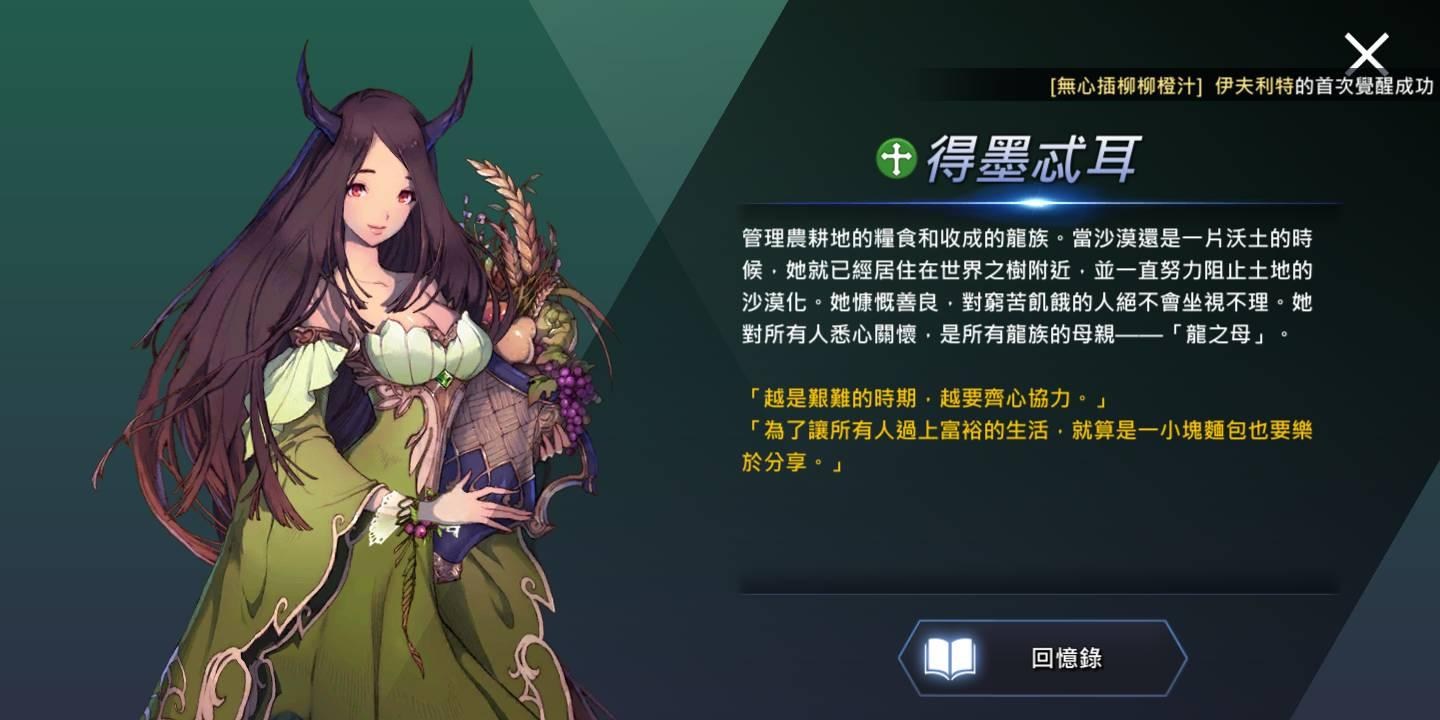Click the green cross element icon
This screenshot has width=1440, height=720.
pos(896,158)
